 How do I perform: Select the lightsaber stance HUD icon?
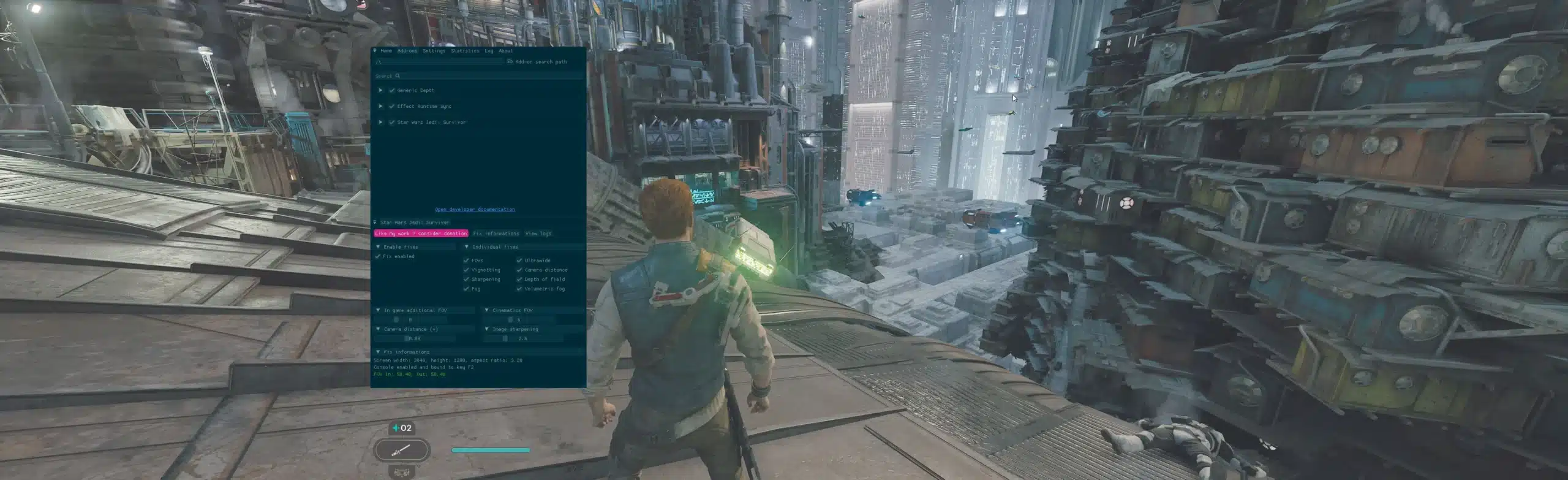click(402, 451)
